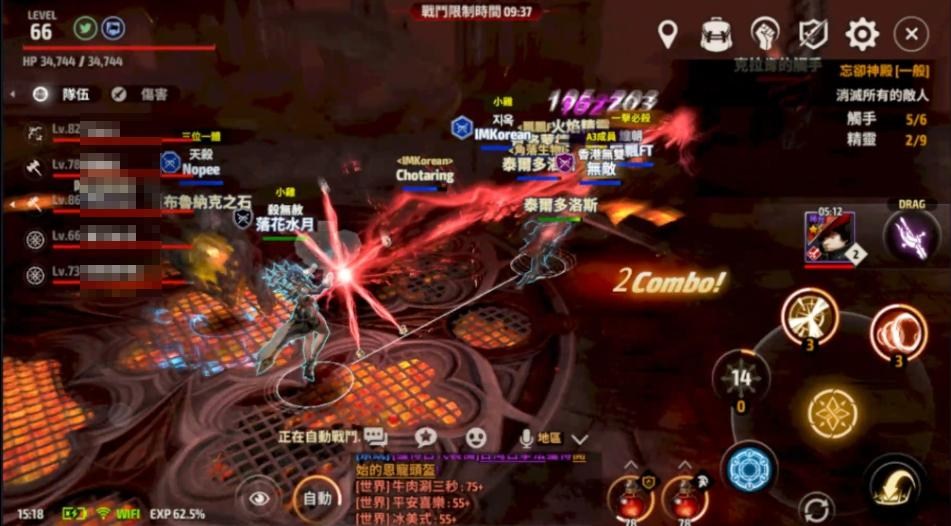Tap the circular arrows swap button
Screen dimensions: 951x526
817,507
